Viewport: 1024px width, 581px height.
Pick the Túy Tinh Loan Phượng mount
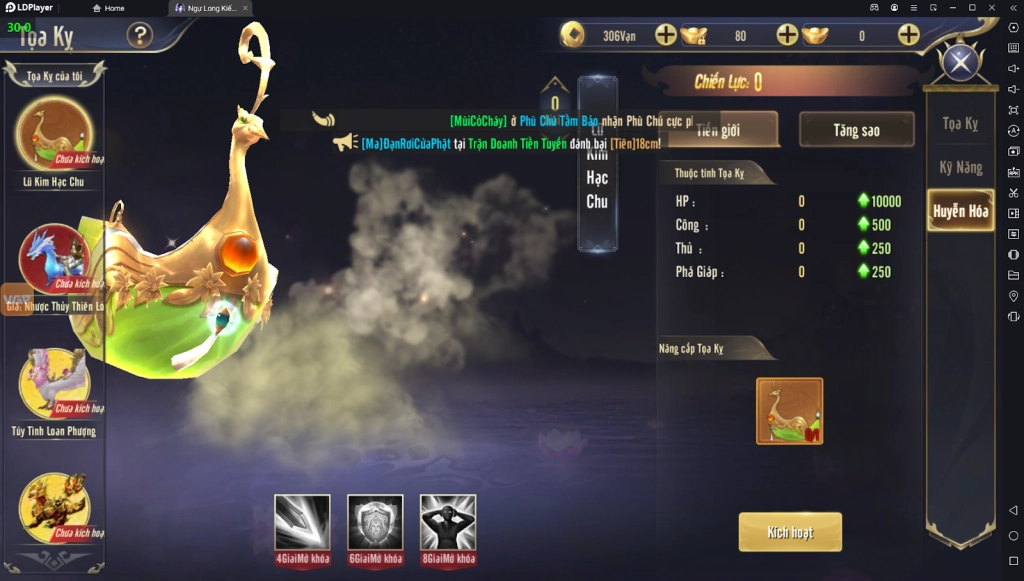point(54,382)
